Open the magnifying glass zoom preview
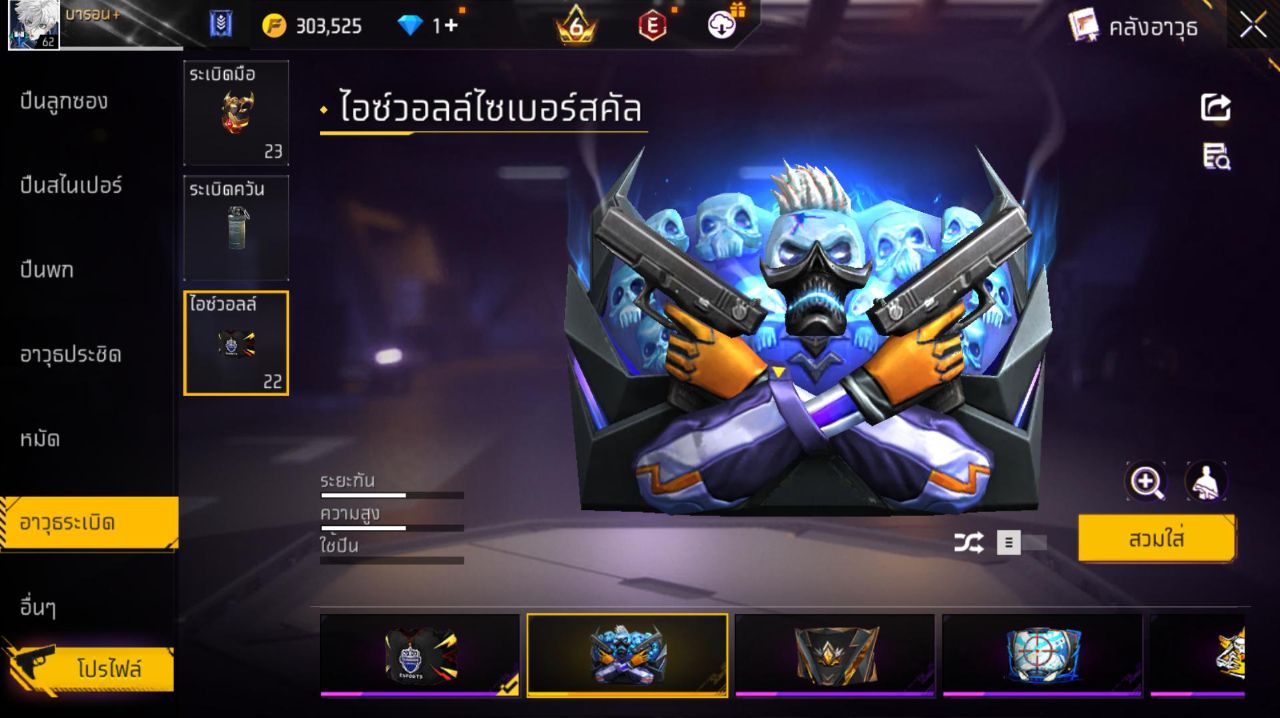The width and height of the screenshot is (1280, 718). point(1146,482)
